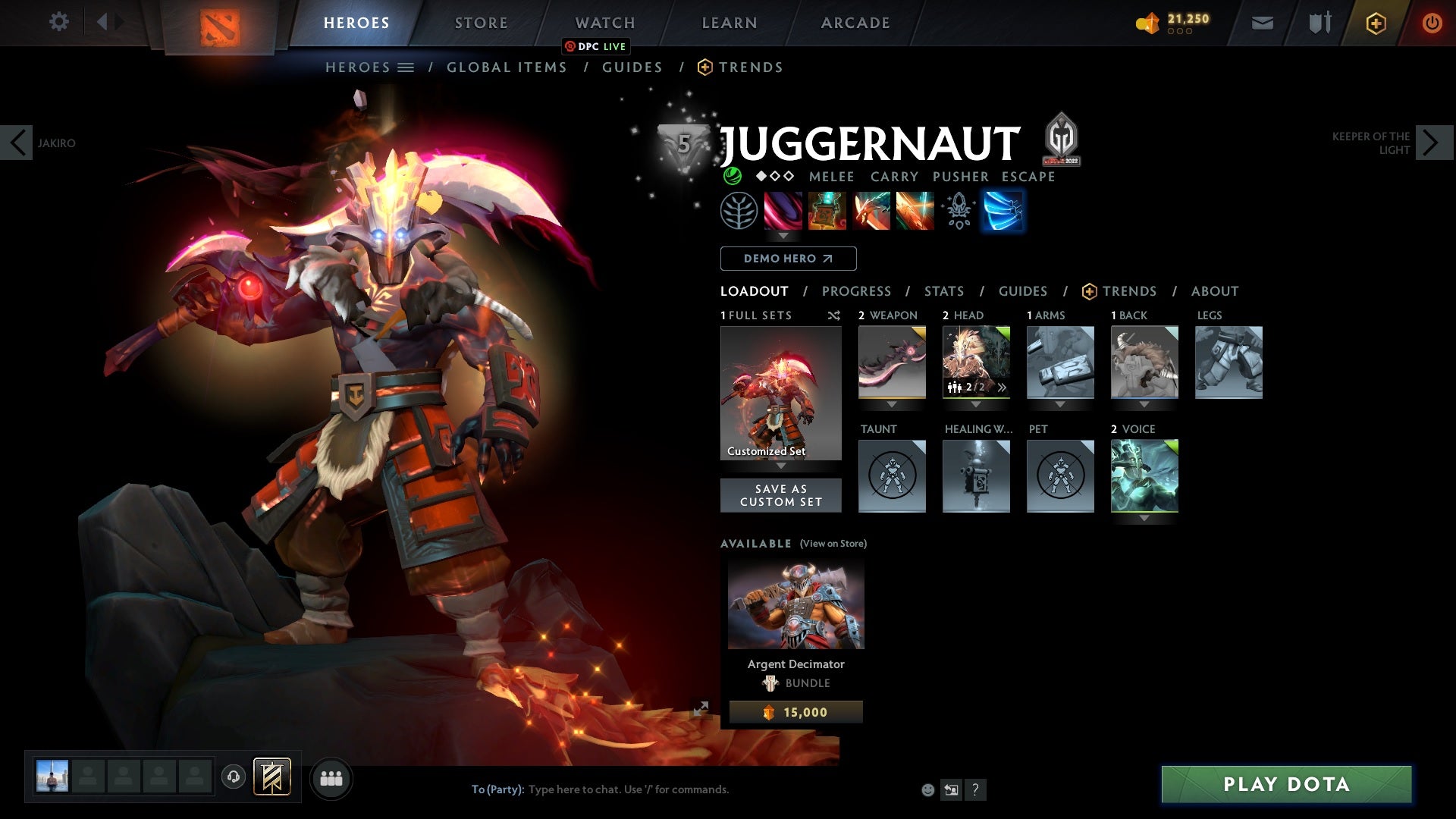This screenshot has width=1456, height=819.
Task: Open the Armory via crossed-swords icon
Action: click(x=1318, y=22)
